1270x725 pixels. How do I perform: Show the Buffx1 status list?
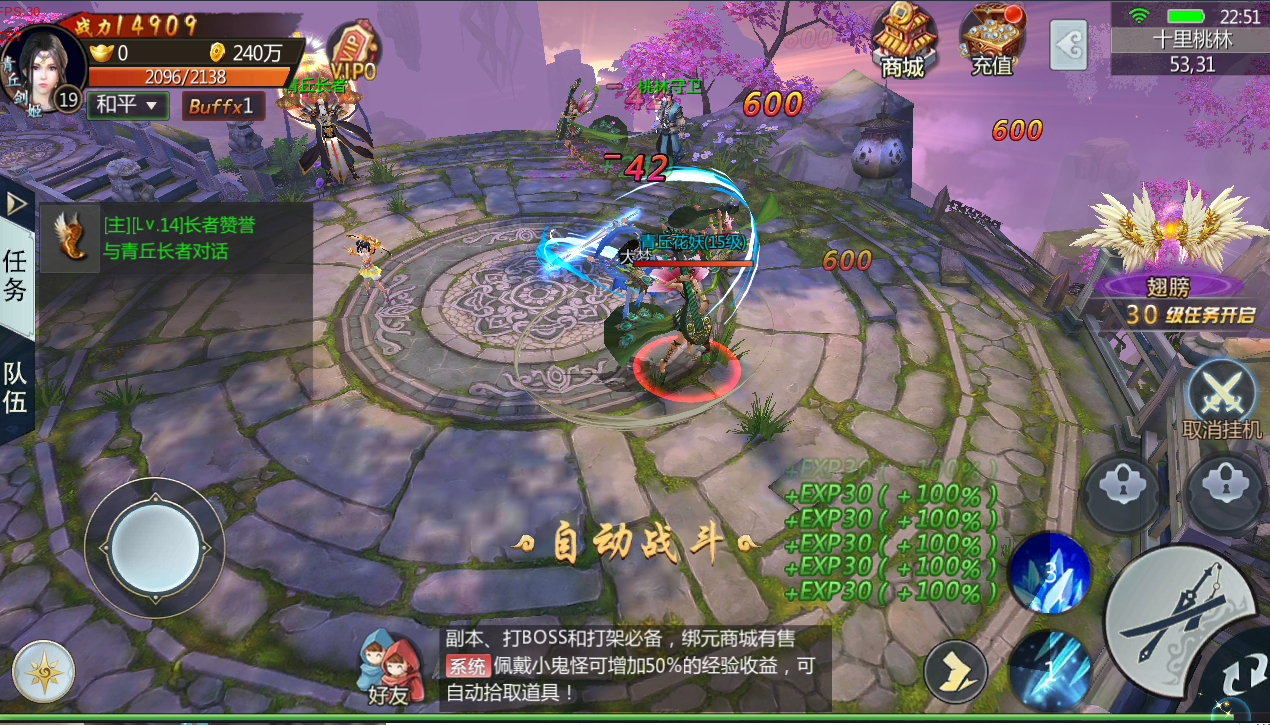(x=223, y=105)
